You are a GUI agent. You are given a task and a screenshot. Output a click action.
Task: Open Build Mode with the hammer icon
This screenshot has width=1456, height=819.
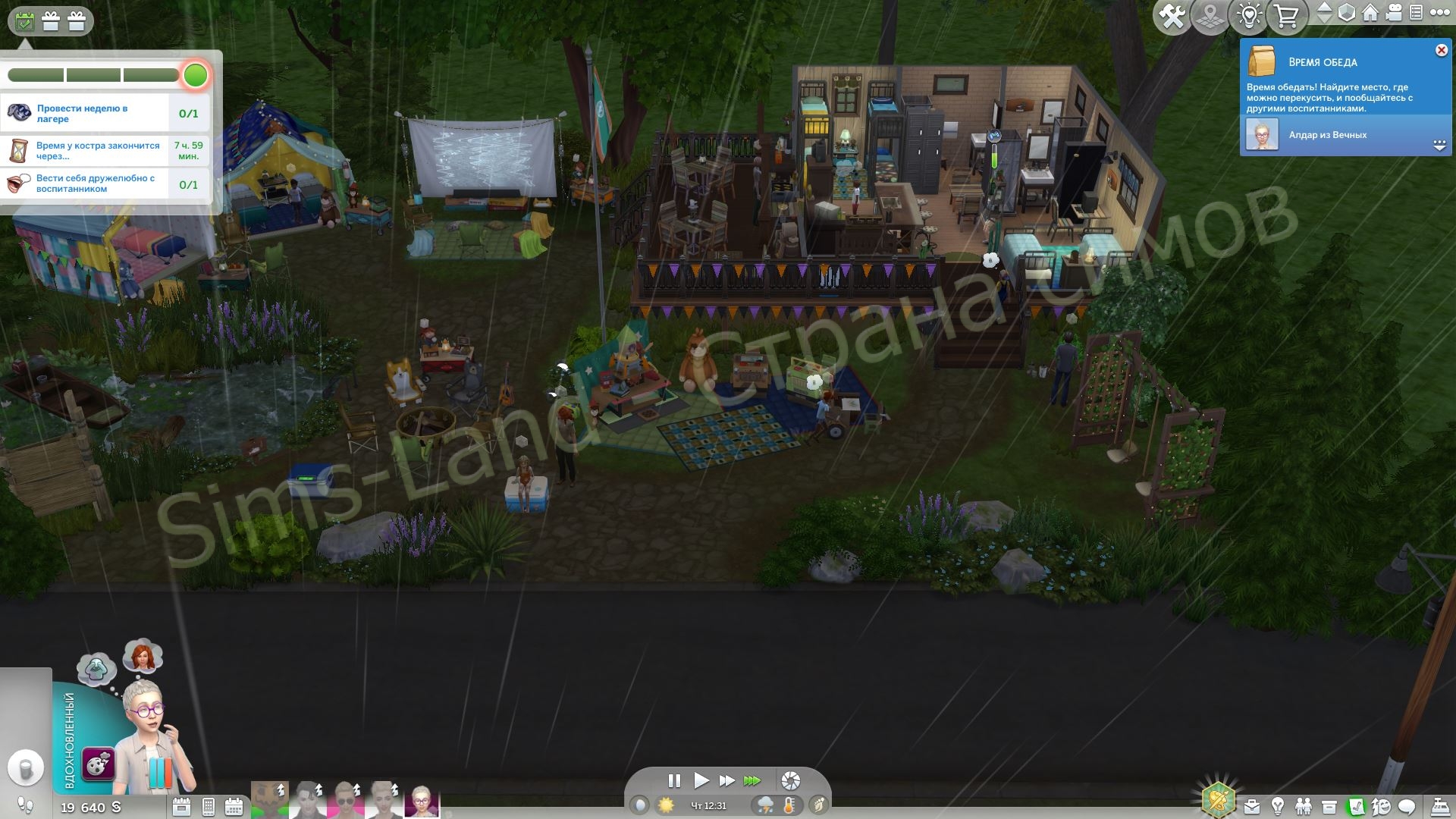point(1172,14)
